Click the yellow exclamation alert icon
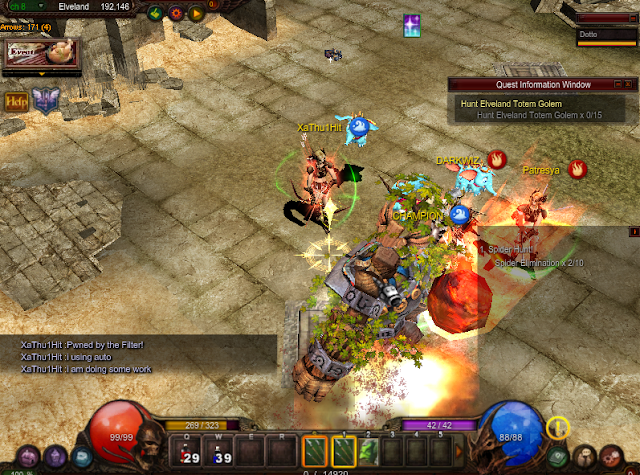The image size is (640, 475). [557, 427]
